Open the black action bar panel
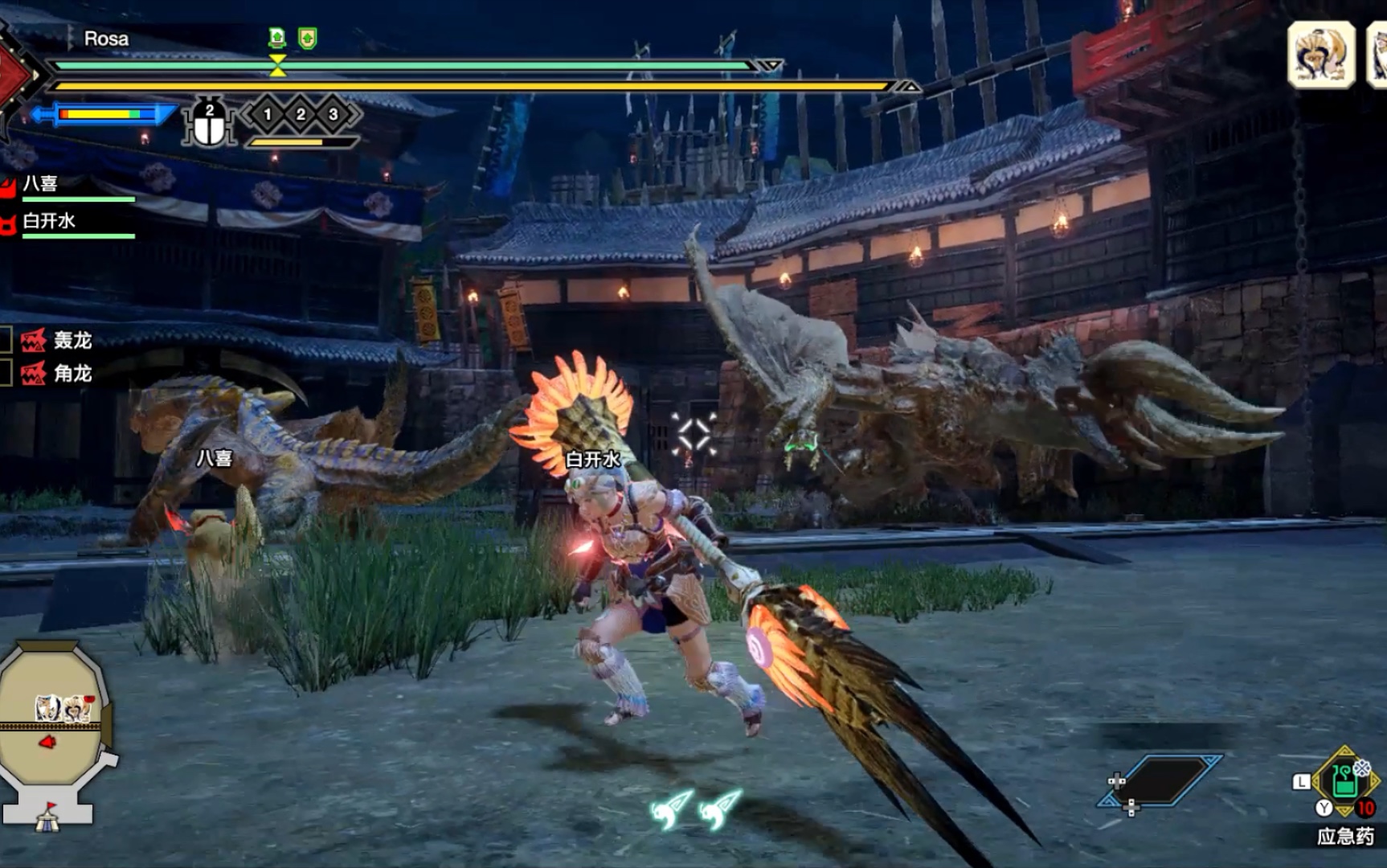The height and width of the screenshot is (868, 1387). click(1162, 780)
